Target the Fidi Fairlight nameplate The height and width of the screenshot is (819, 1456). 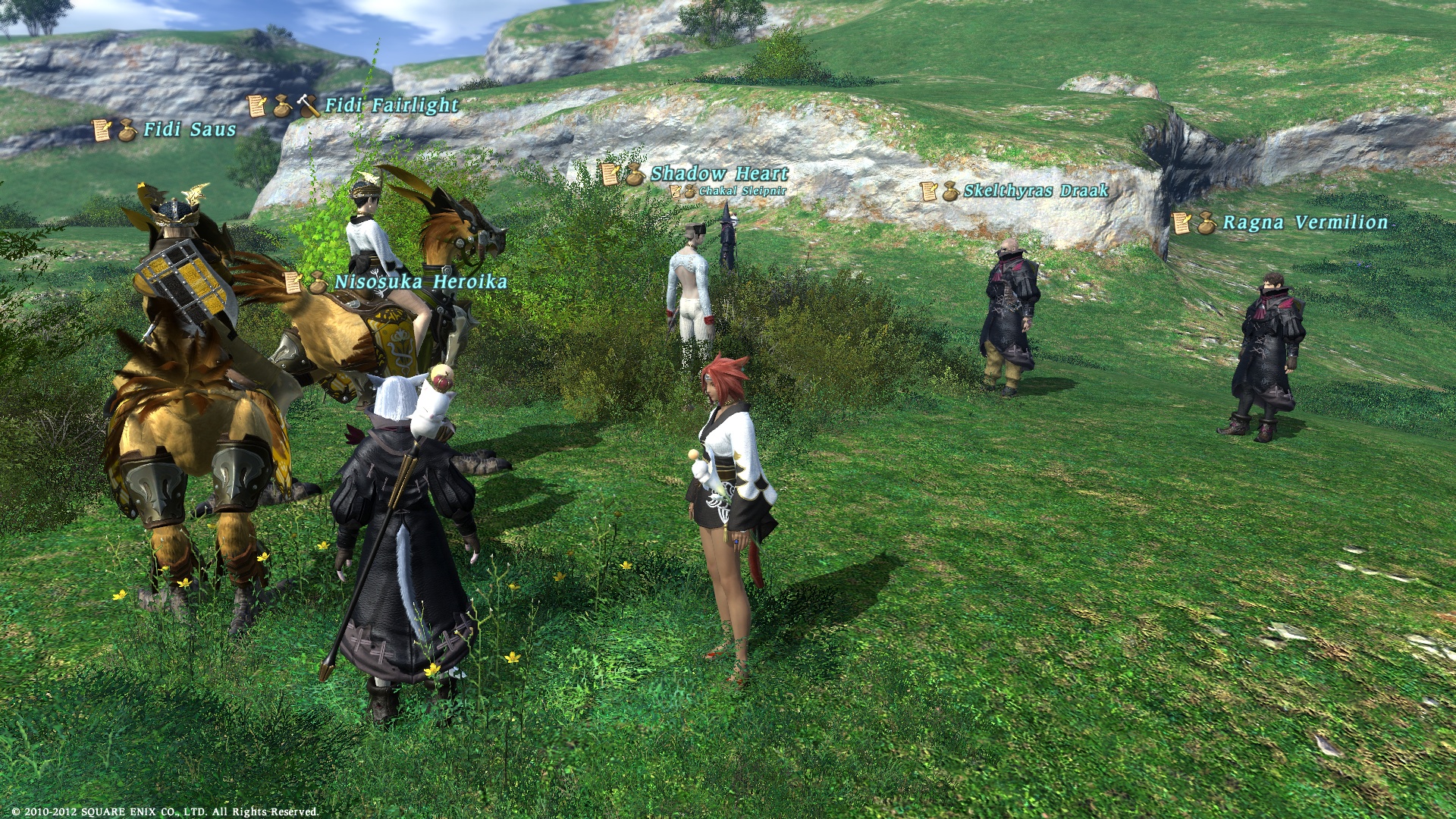click(391, 105)
